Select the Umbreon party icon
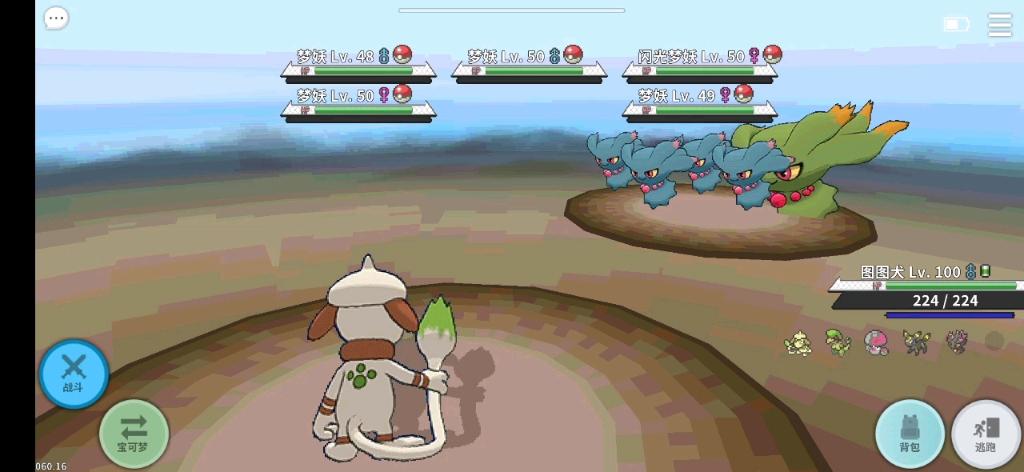 tap(914, 342)
